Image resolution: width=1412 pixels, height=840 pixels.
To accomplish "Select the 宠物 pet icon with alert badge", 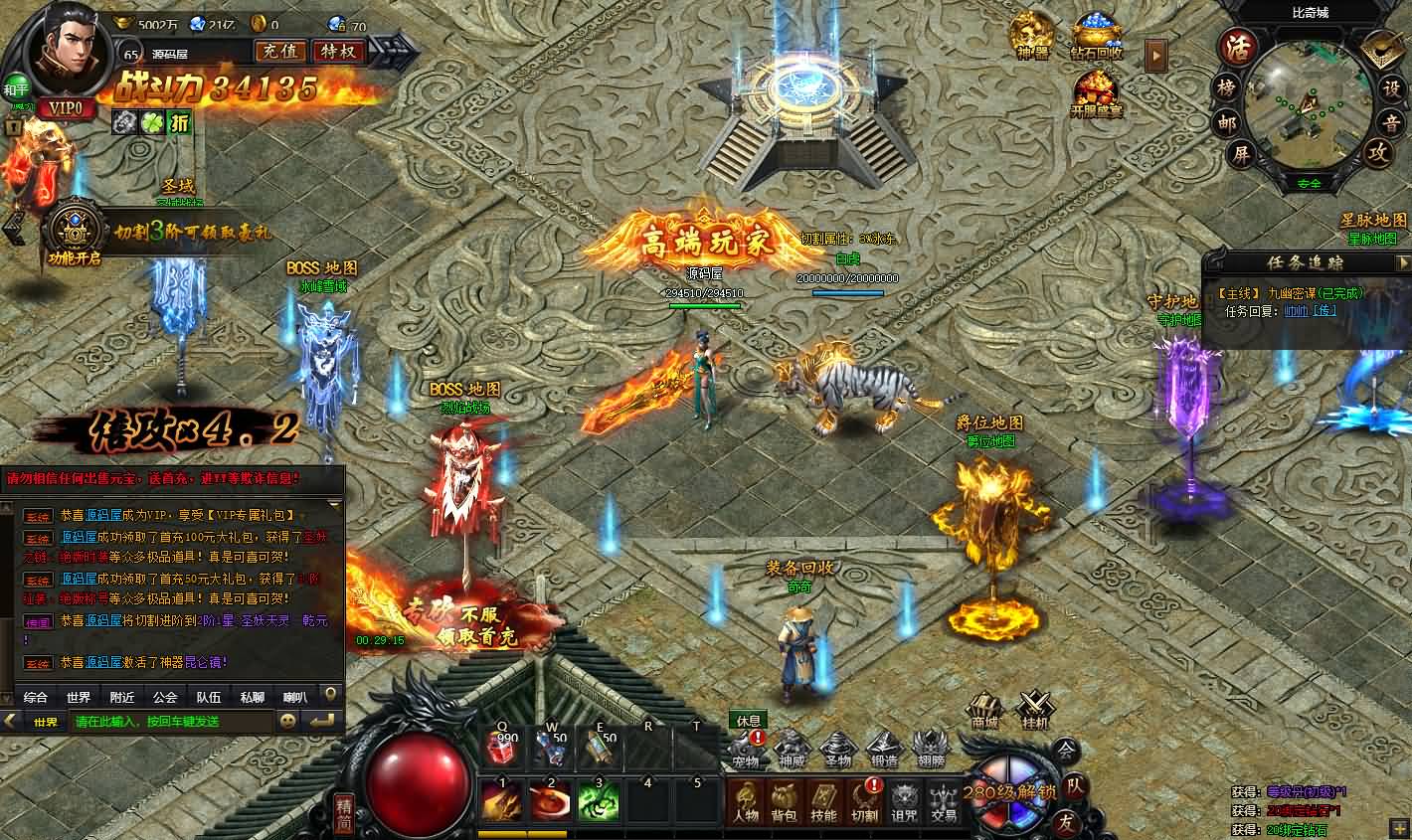I will coord(746,748).
